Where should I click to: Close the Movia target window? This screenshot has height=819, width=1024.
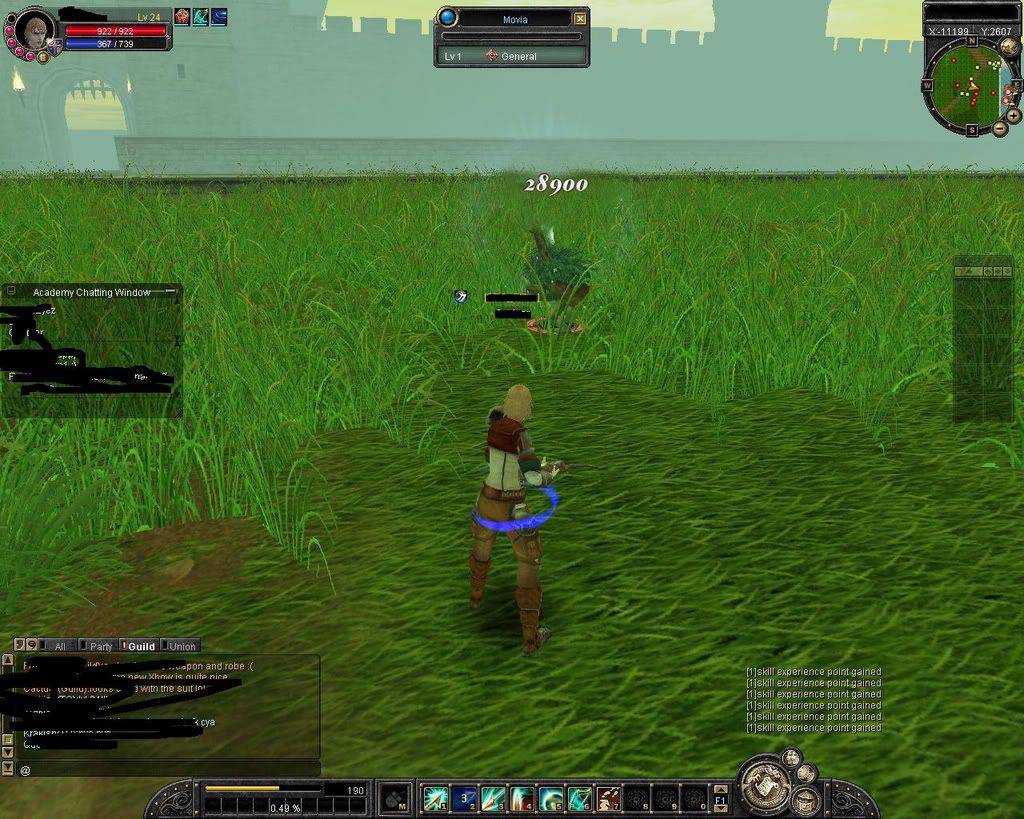click(580, 18)
